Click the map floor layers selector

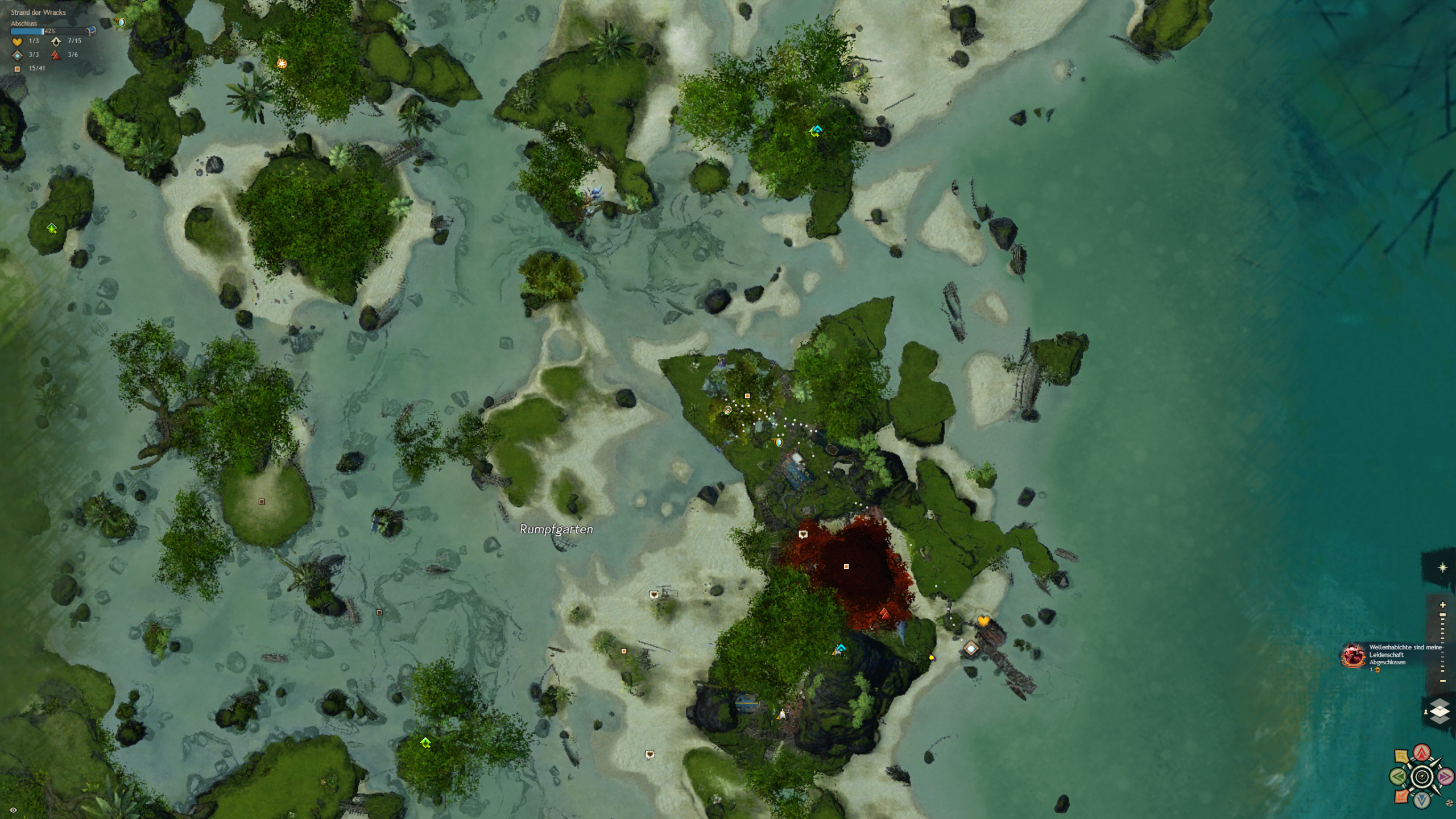1440,712
